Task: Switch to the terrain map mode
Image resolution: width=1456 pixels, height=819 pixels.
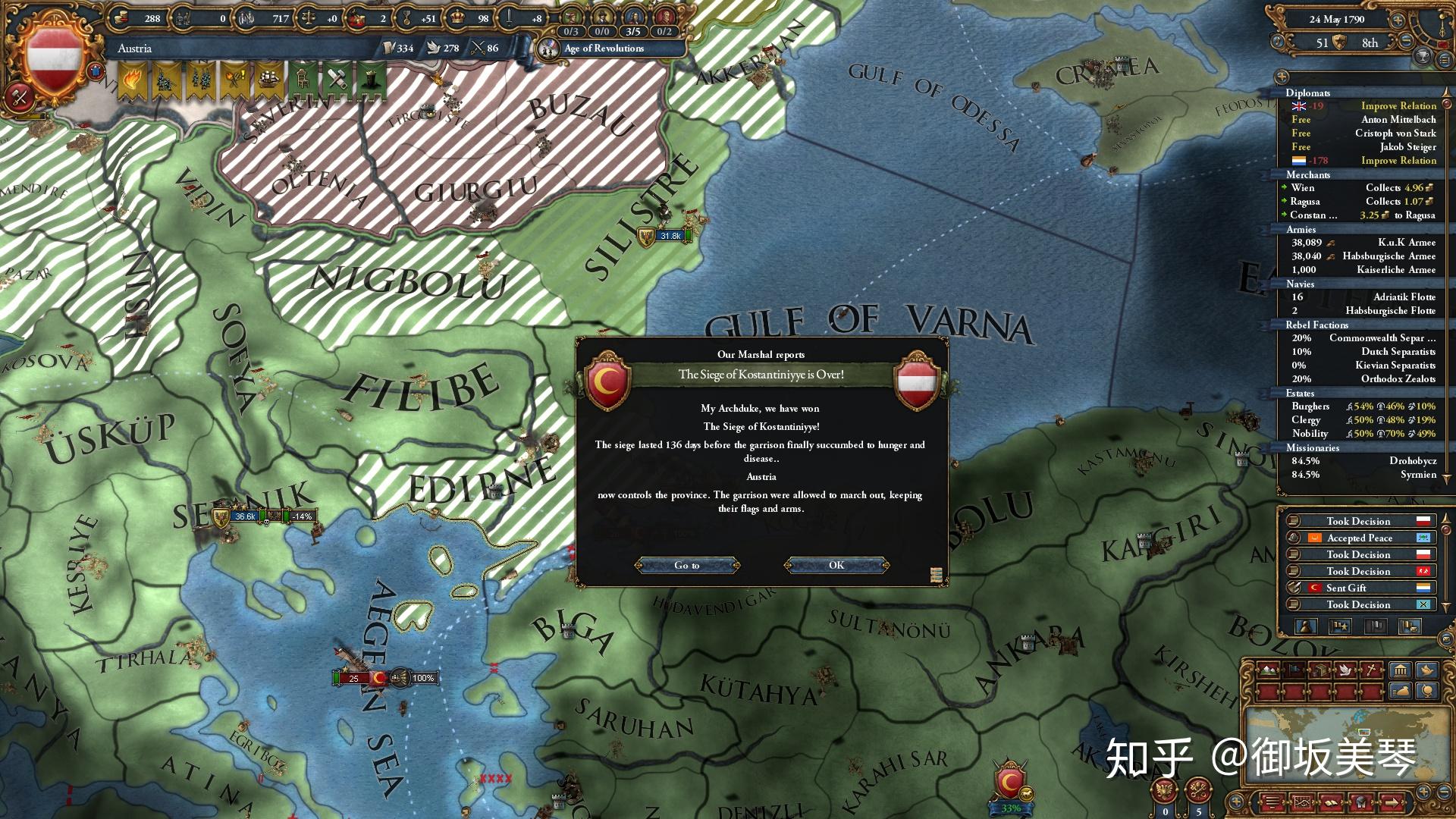Action: point(1266,670)
